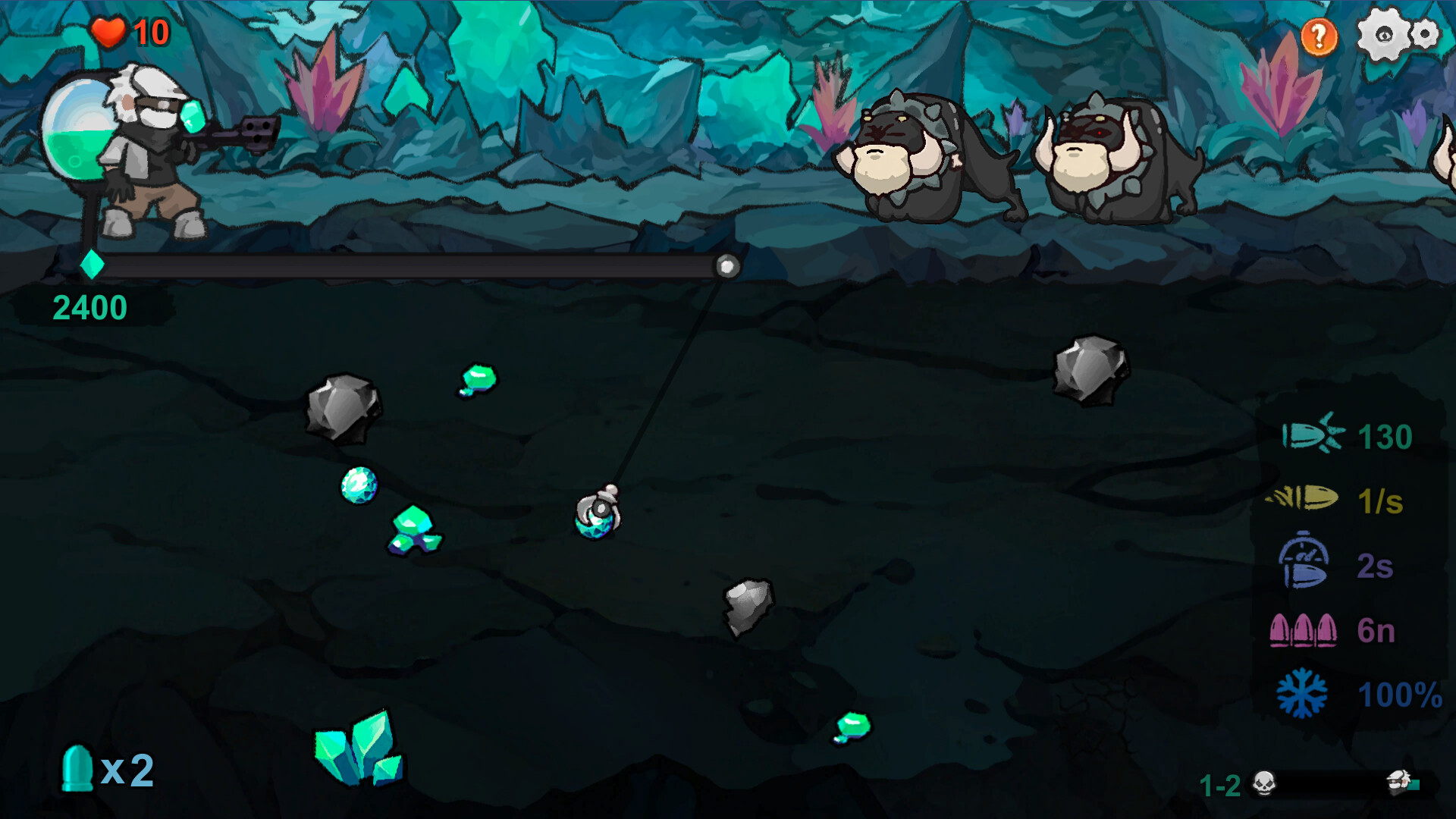Image resolution: width=1456 pixels, height=819 pixels.
Task: Click the 2400 gem counter
Action: click(89, 307)
